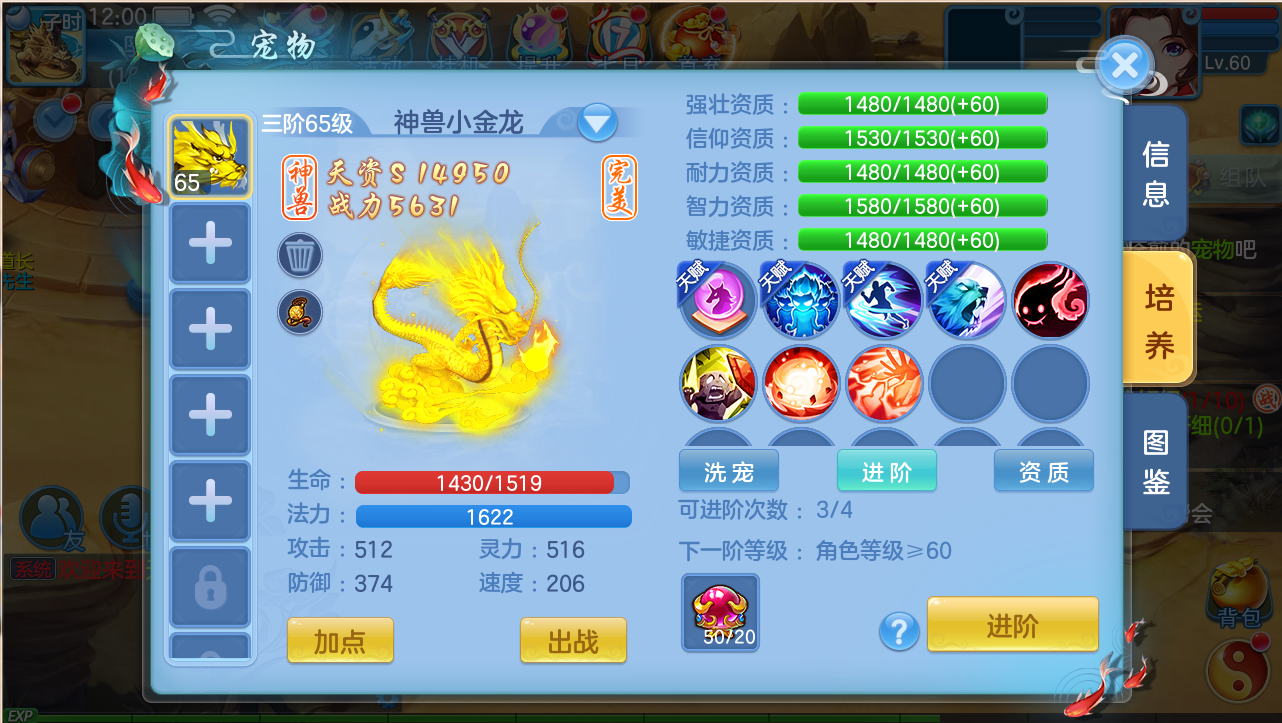Click the zombie crystal skill icon

coord(716,385)
